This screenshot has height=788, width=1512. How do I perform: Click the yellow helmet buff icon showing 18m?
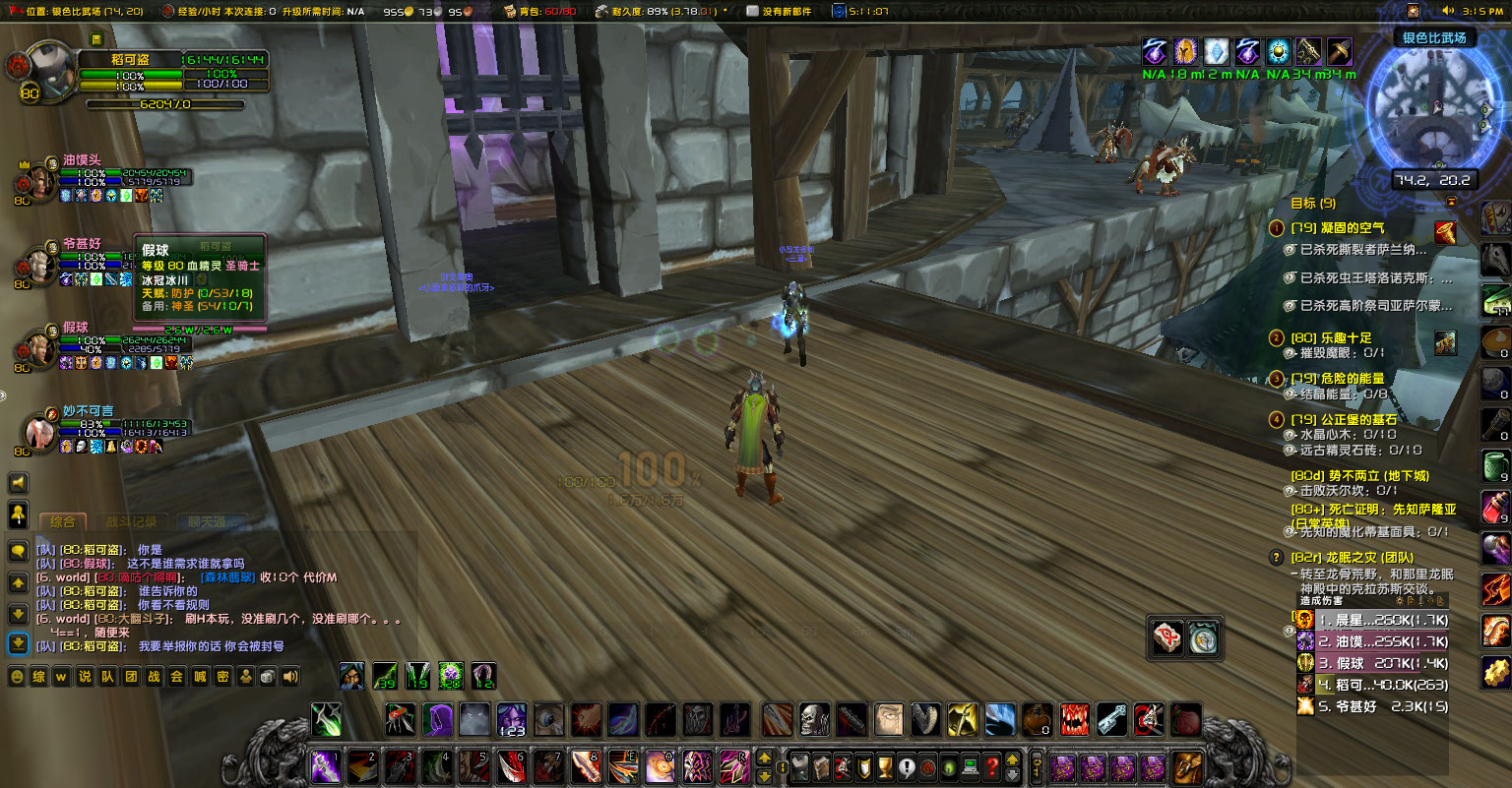tap(1185, 50)
